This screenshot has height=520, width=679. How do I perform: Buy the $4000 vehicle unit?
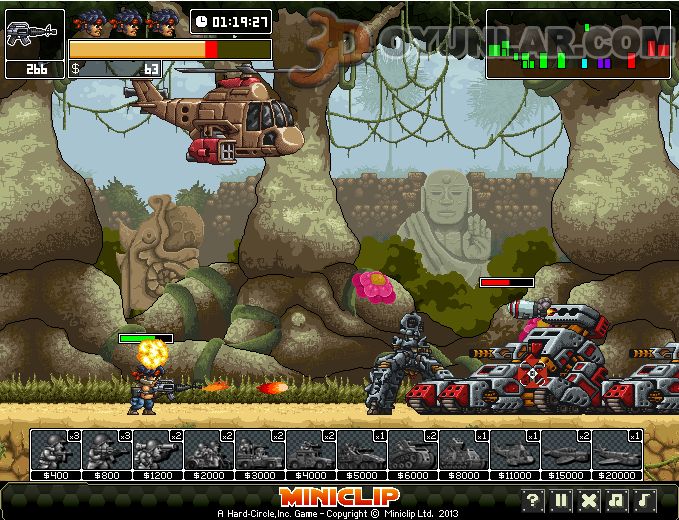[311, 451]
